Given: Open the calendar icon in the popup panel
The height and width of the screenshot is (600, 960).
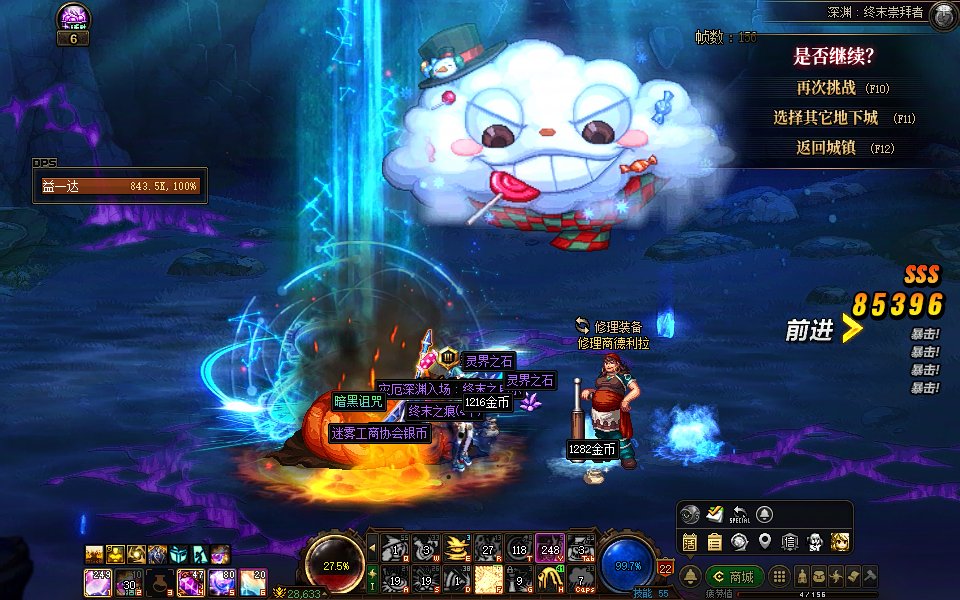Looking at the screenshot, I should point(690,542).
